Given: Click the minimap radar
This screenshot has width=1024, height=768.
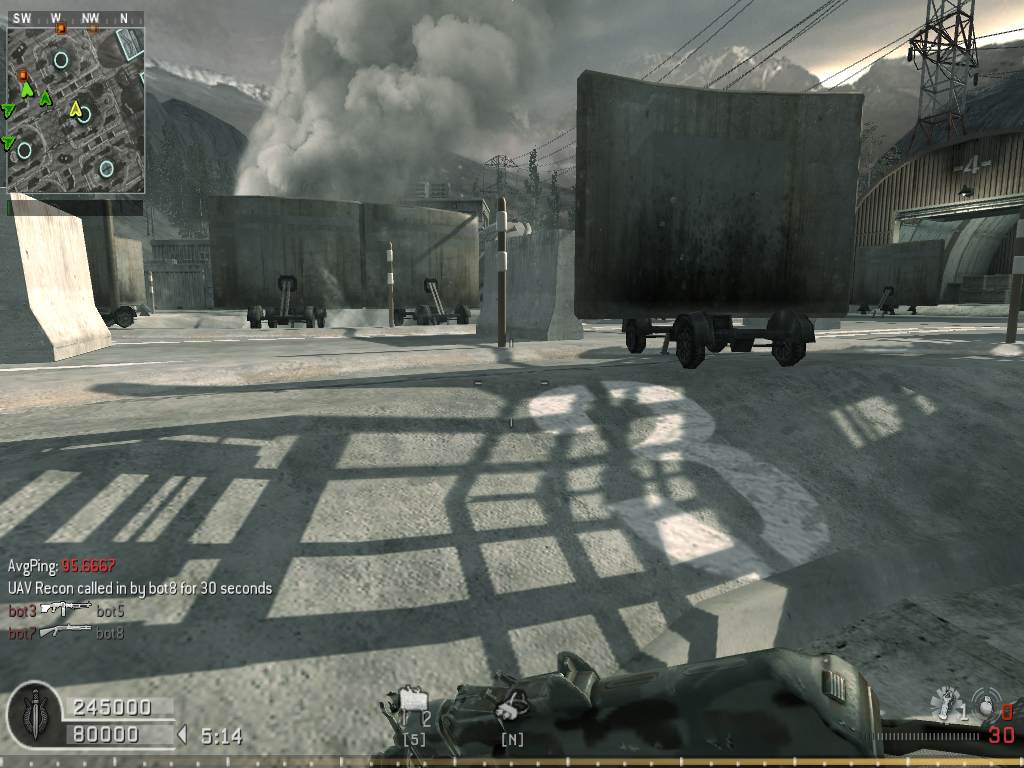Looking at the screenshot, I should [x=76, y=110].
